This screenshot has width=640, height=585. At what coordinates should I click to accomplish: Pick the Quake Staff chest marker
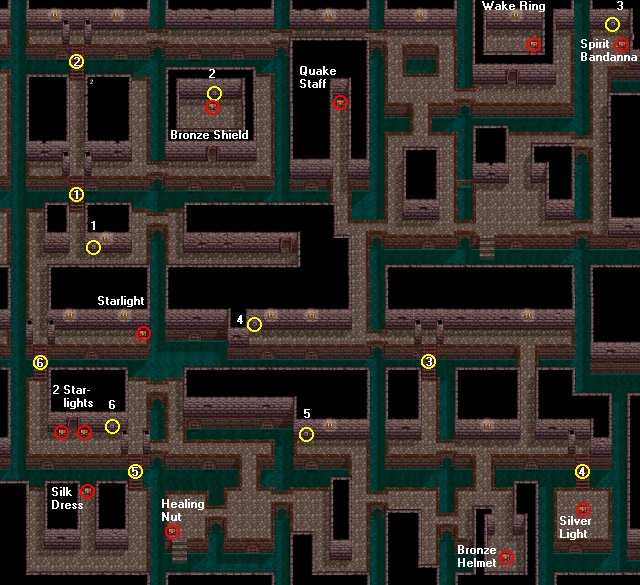point(340,102)
